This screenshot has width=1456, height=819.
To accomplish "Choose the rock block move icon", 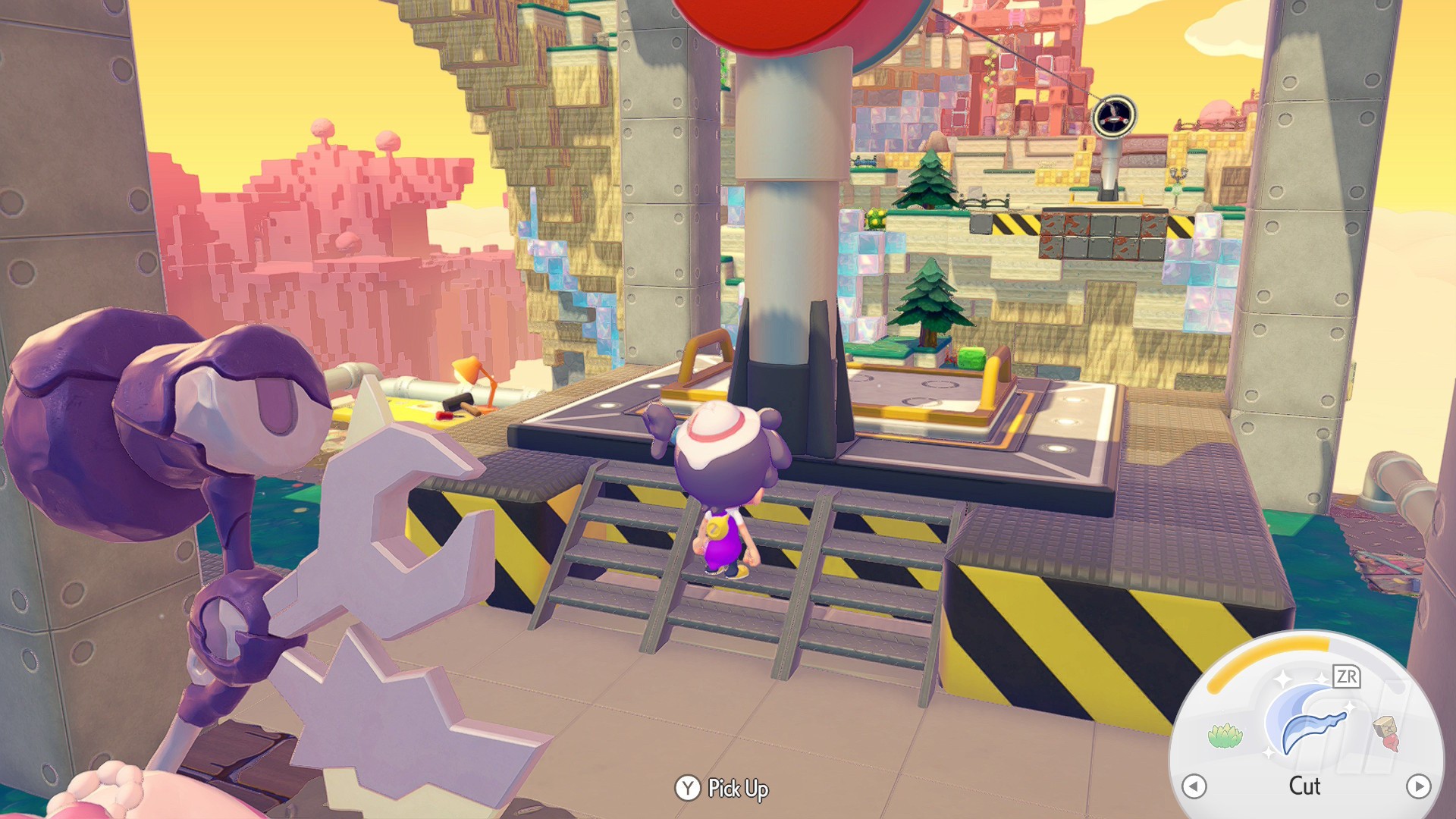I will point(1387,732).
